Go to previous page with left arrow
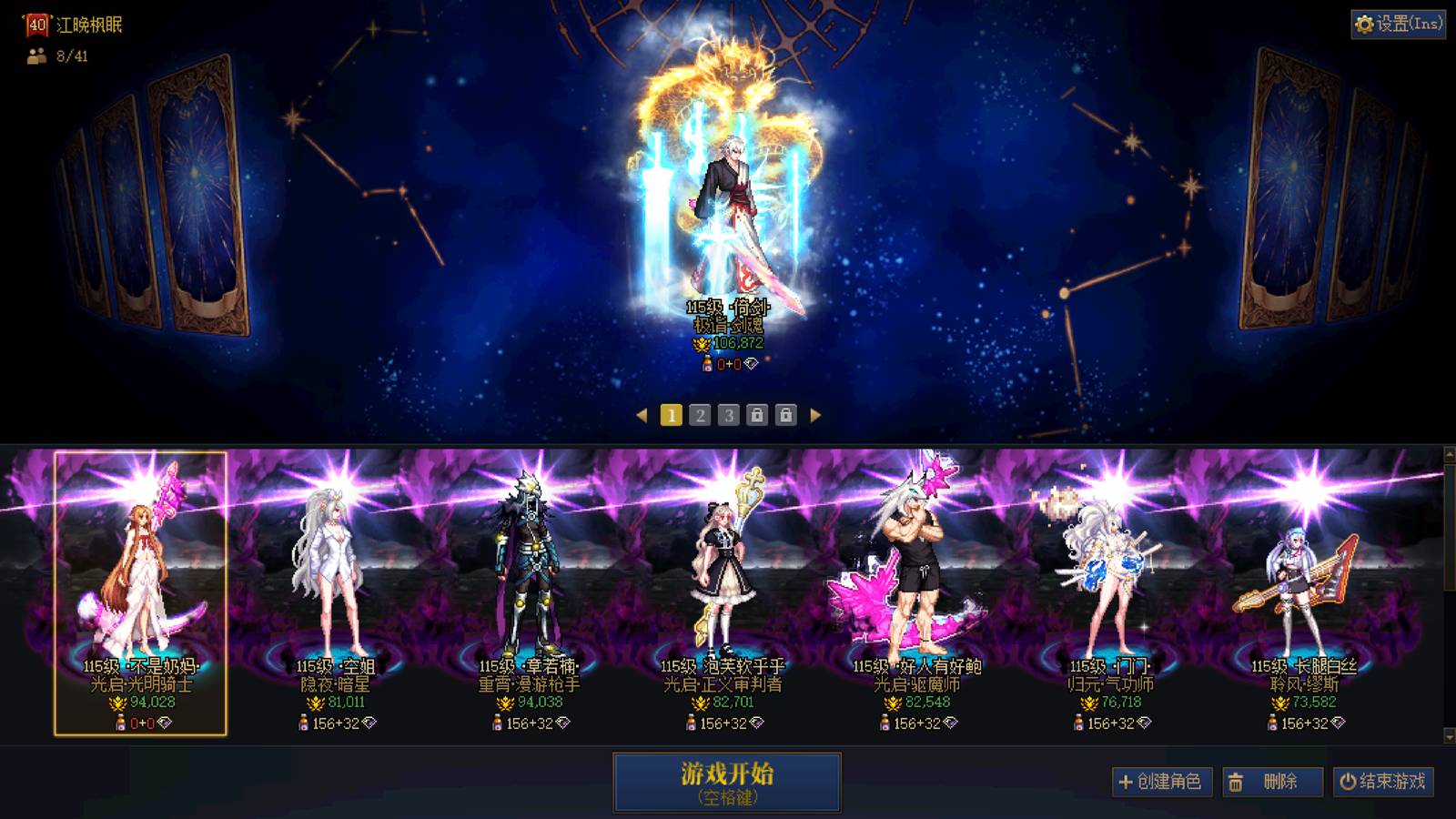Screen dimensions: 1456x819 (x=642, y=415)
